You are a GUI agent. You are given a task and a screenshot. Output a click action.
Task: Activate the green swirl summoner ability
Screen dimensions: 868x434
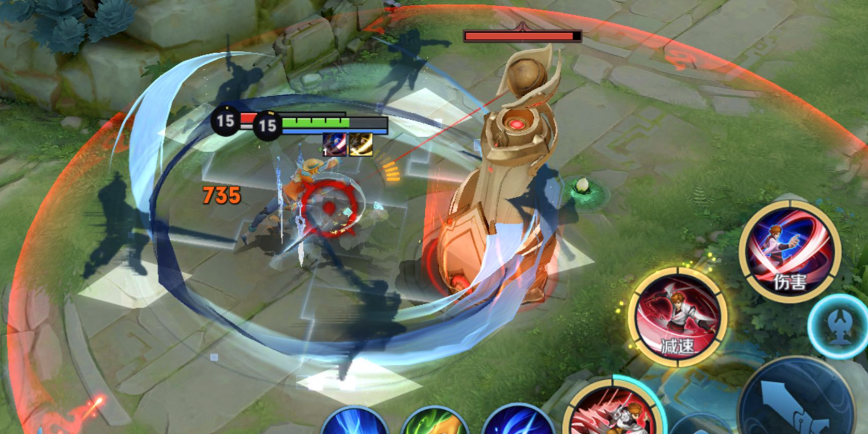click(x=434, y=422)
